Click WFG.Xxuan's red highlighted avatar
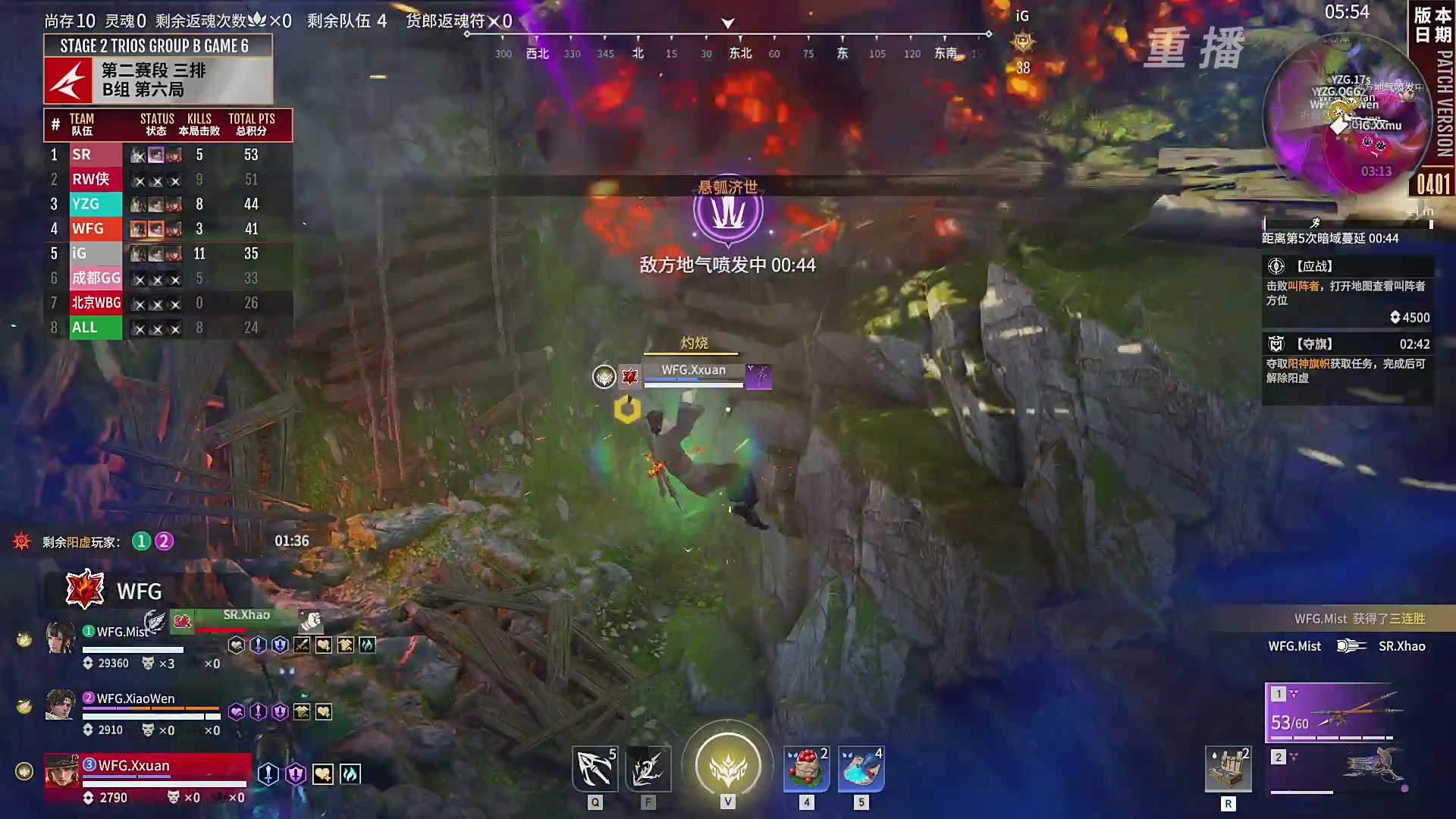1456x819 pixels. pyautogui.click(x=62, y=770)
